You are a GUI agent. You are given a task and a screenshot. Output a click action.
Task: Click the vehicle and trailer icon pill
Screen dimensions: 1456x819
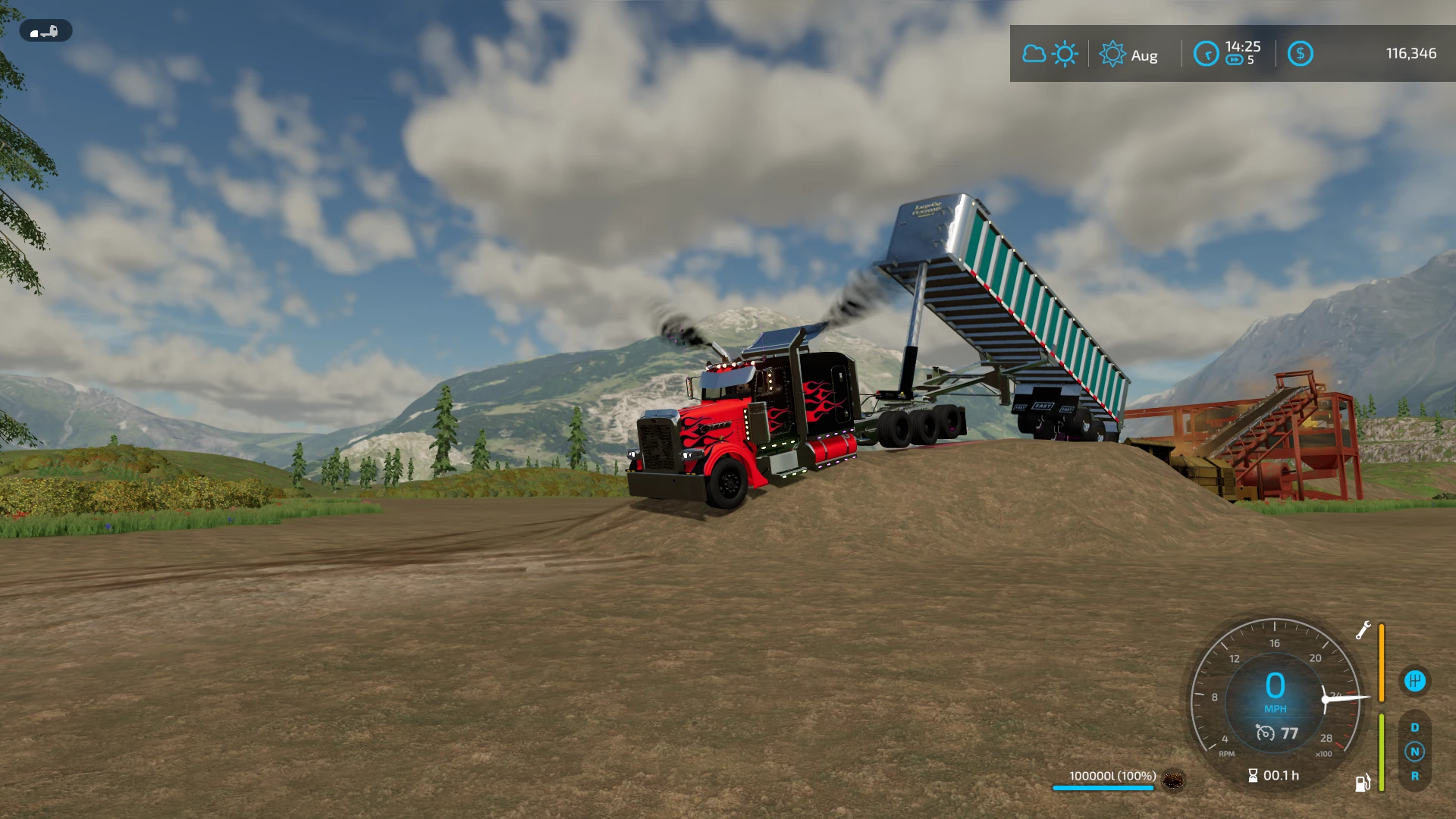pyautogui.click(x=45, y=32)
